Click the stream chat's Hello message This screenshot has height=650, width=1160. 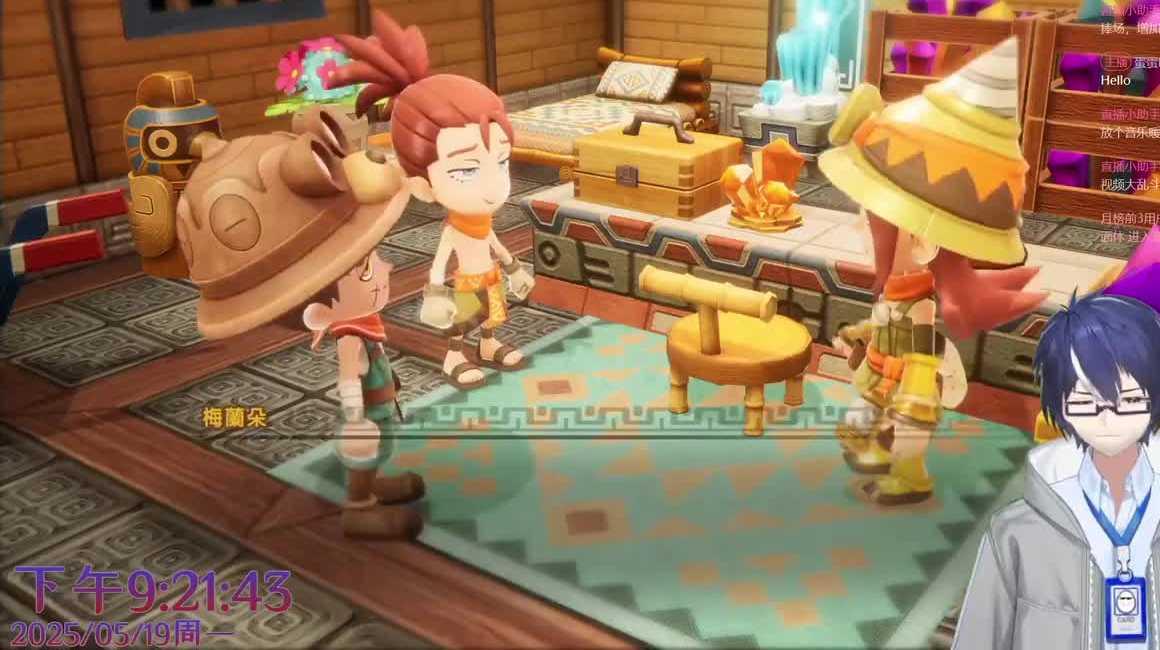click(1115, 80)
